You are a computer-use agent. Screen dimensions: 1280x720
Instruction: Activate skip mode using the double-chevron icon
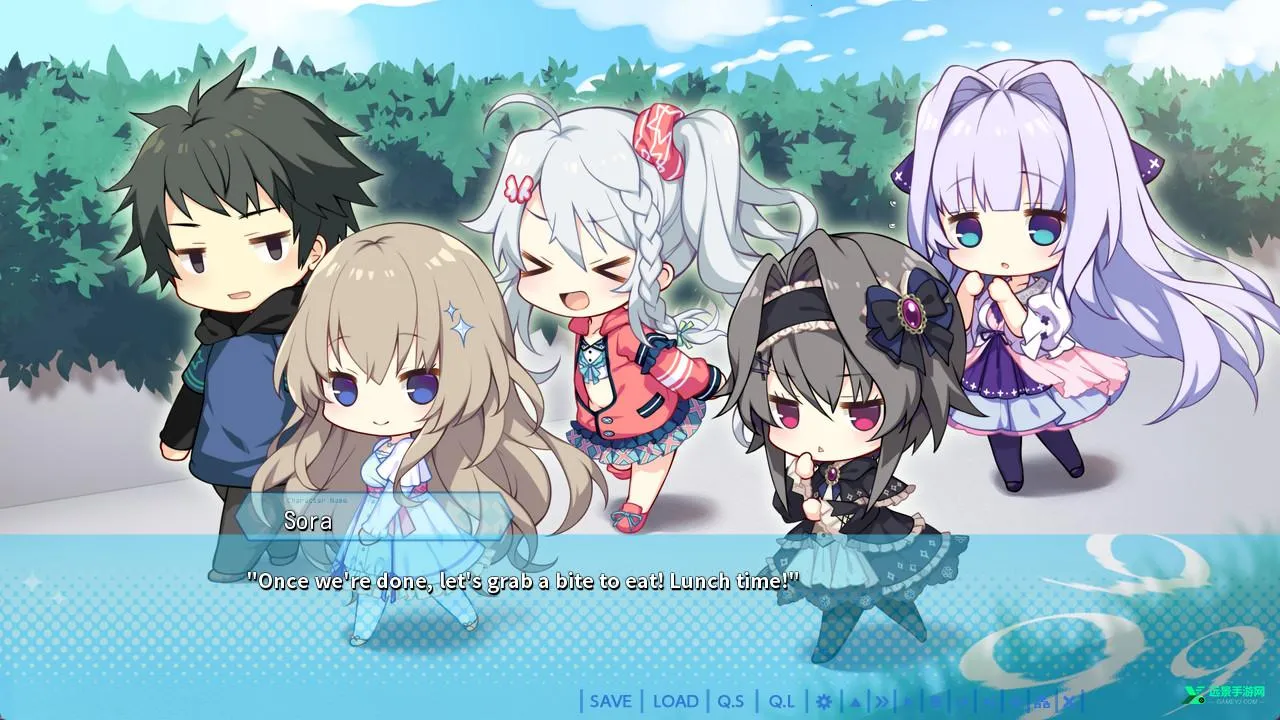883,701
